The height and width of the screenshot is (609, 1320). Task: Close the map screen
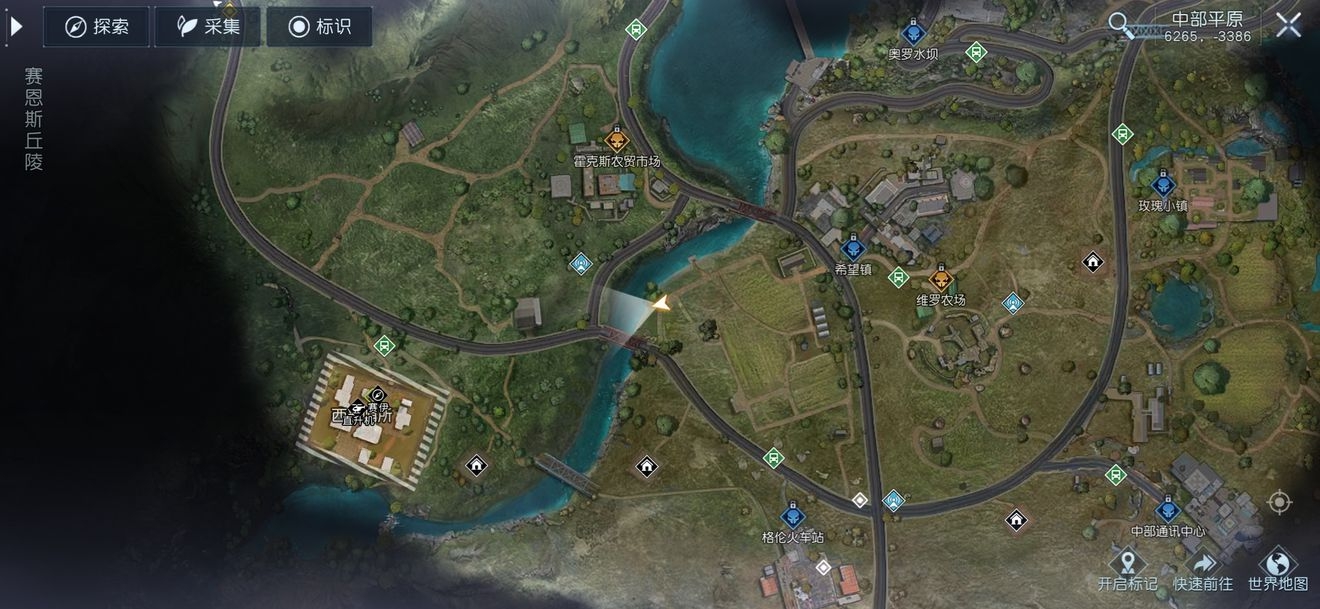(x=1288, y=26)
